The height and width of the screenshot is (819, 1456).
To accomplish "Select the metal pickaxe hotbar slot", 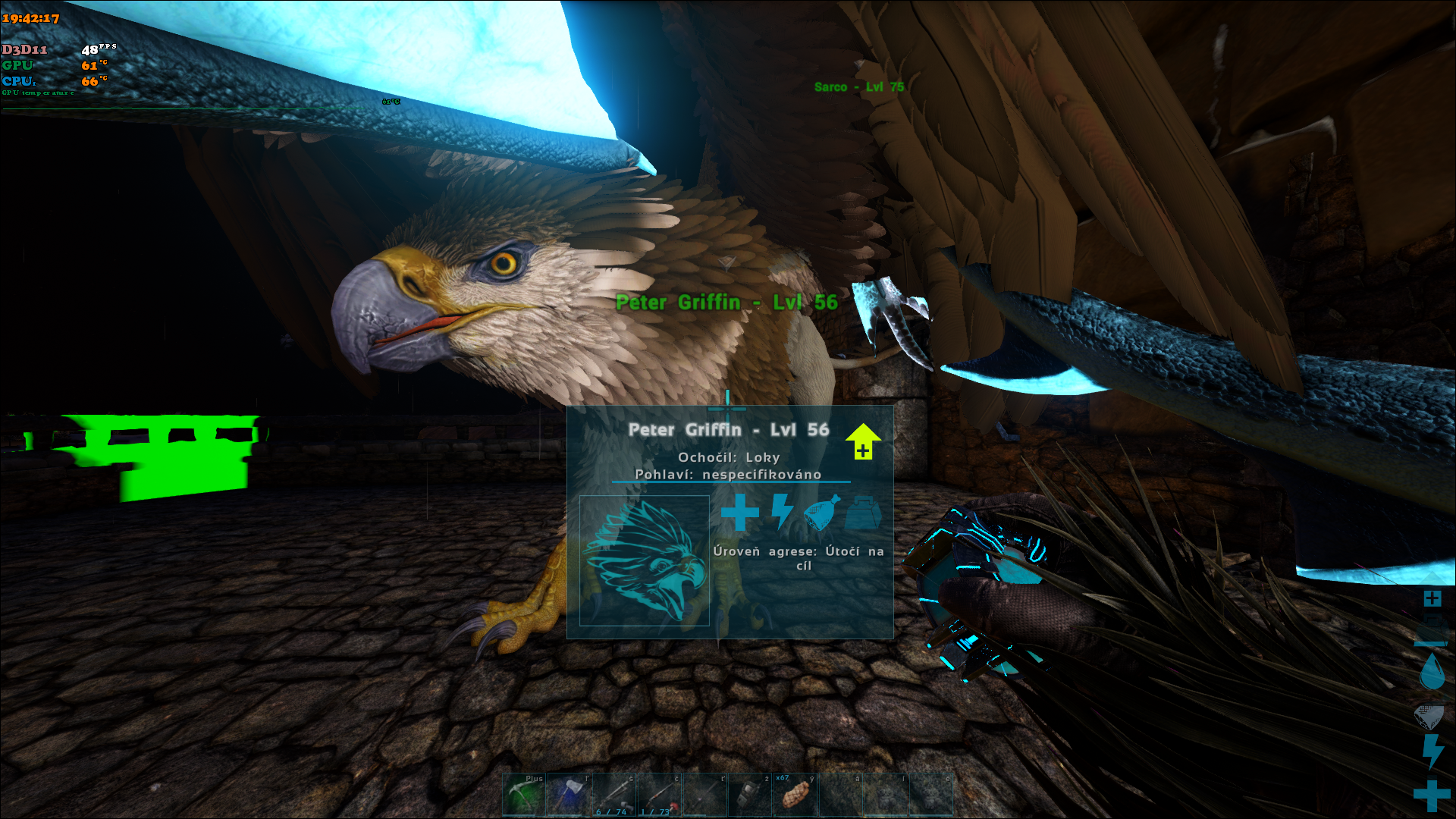I will (524, 795).
